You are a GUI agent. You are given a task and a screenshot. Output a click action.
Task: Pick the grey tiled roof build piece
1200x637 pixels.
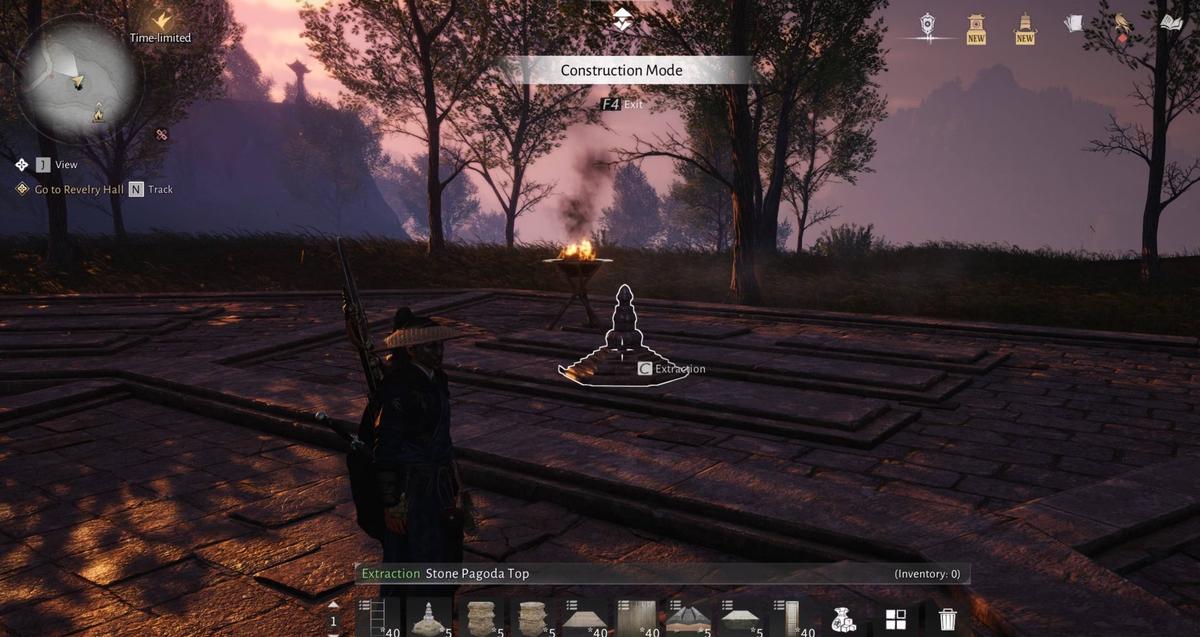(688, 618)
